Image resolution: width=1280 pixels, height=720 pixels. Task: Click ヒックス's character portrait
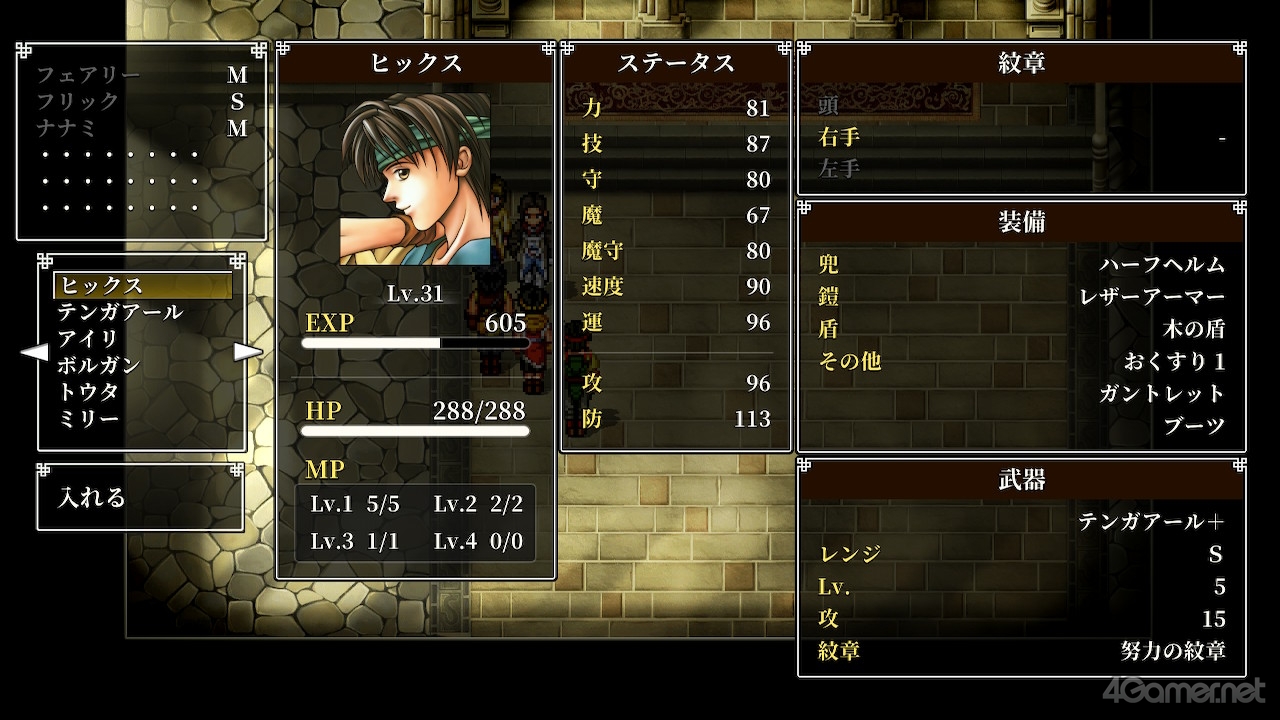[x=415, y=179]
